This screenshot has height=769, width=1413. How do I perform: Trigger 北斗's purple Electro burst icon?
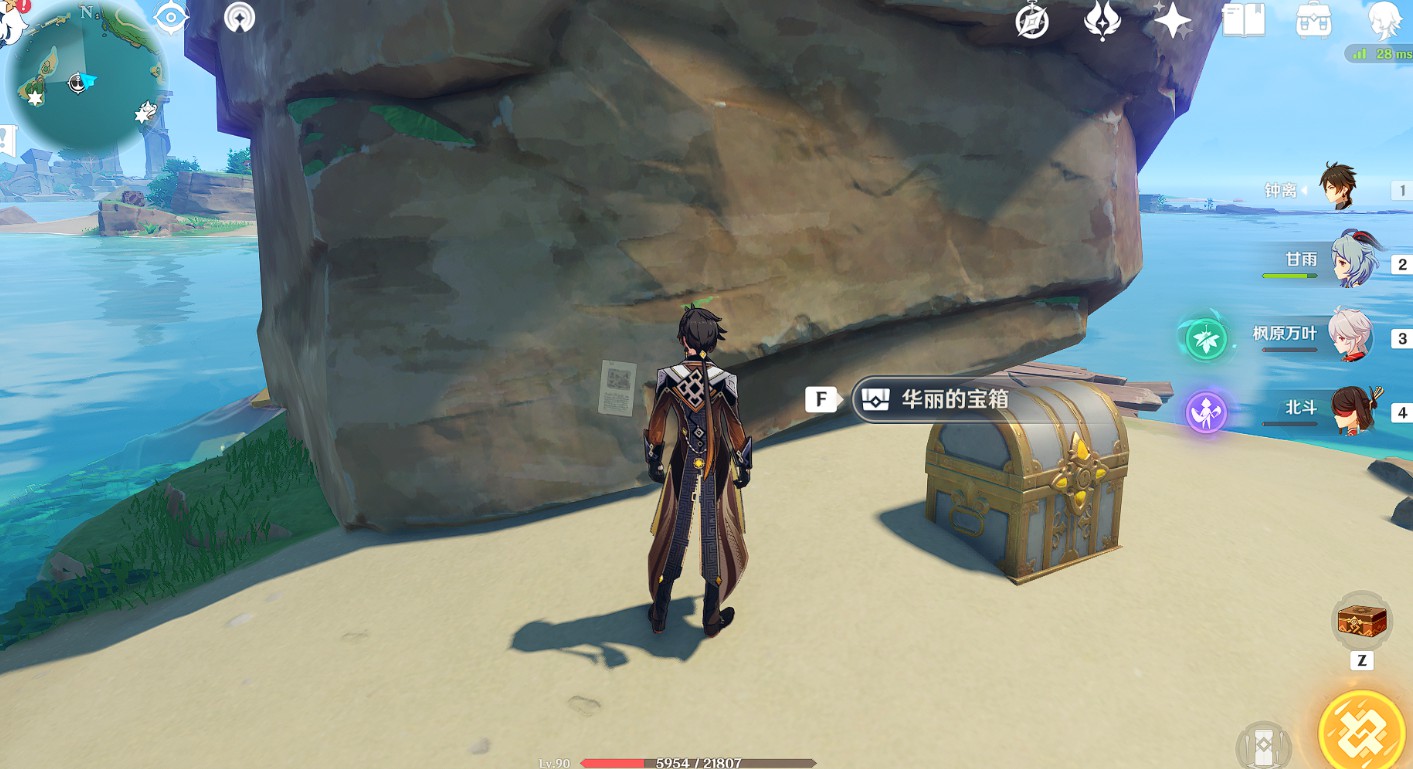pos(1206,413)
